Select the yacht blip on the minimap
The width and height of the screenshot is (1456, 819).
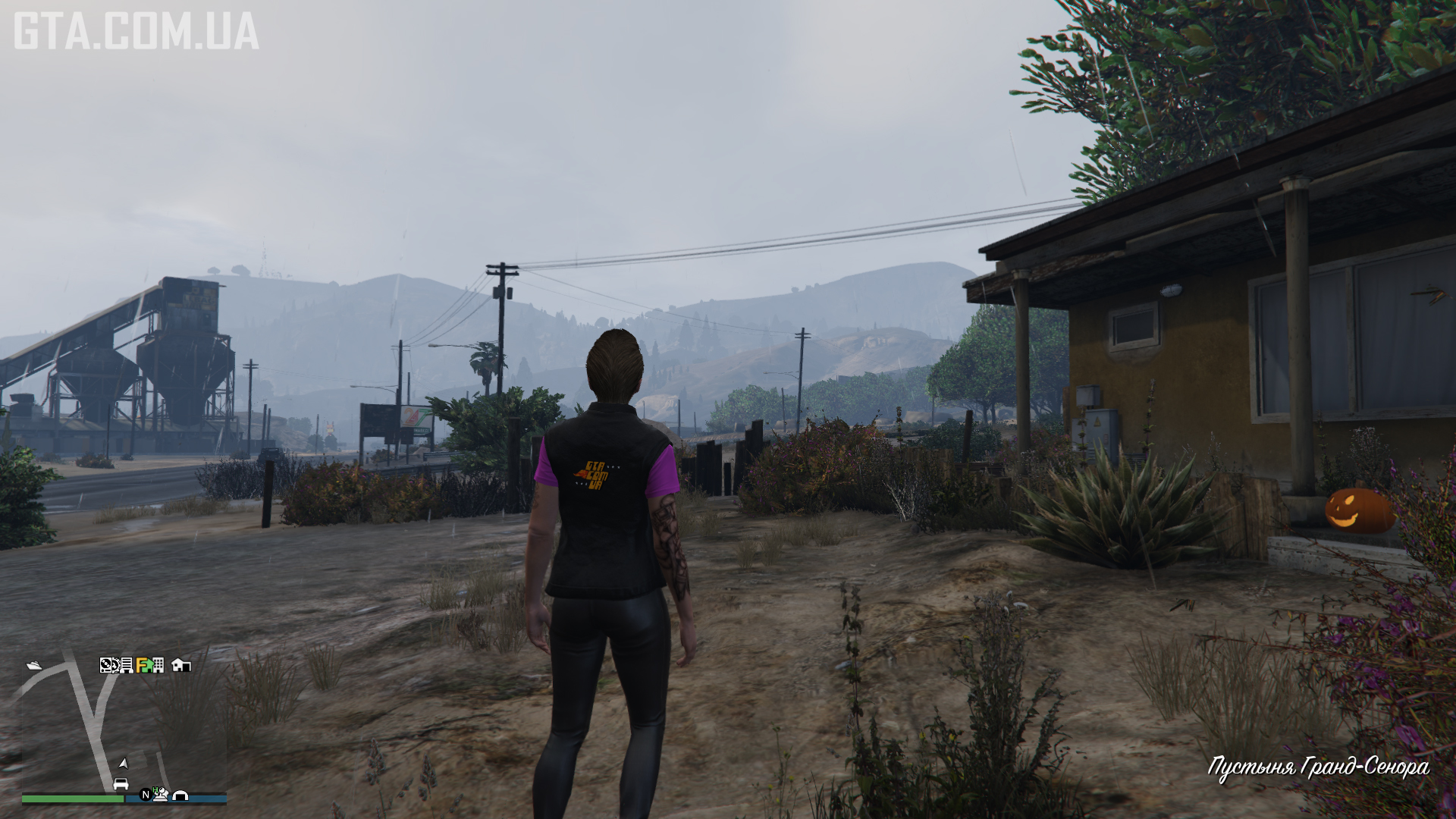pos(34,666)
